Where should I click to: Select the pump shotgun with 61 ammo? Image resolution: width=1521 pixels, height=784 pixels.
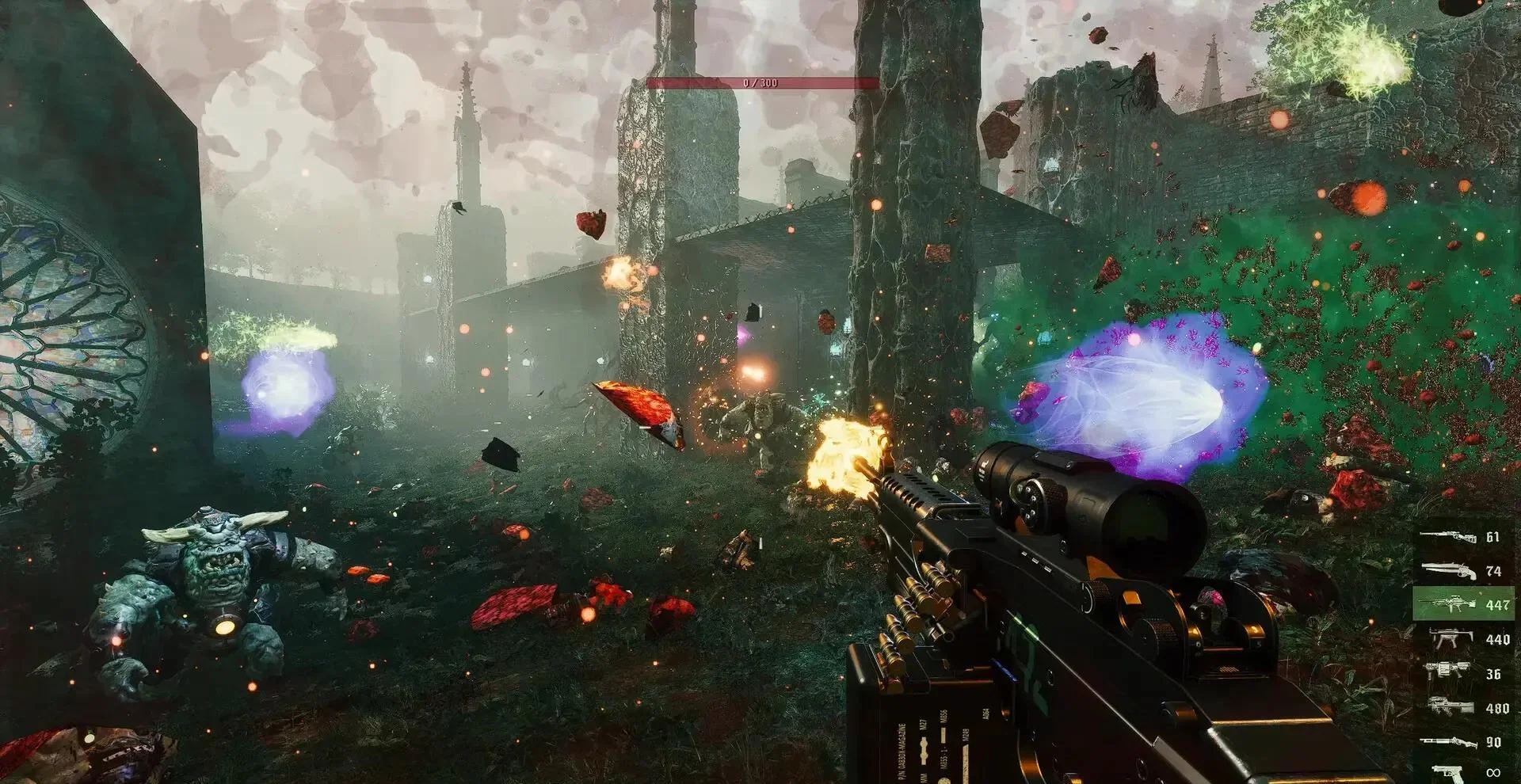point(1462,537)
